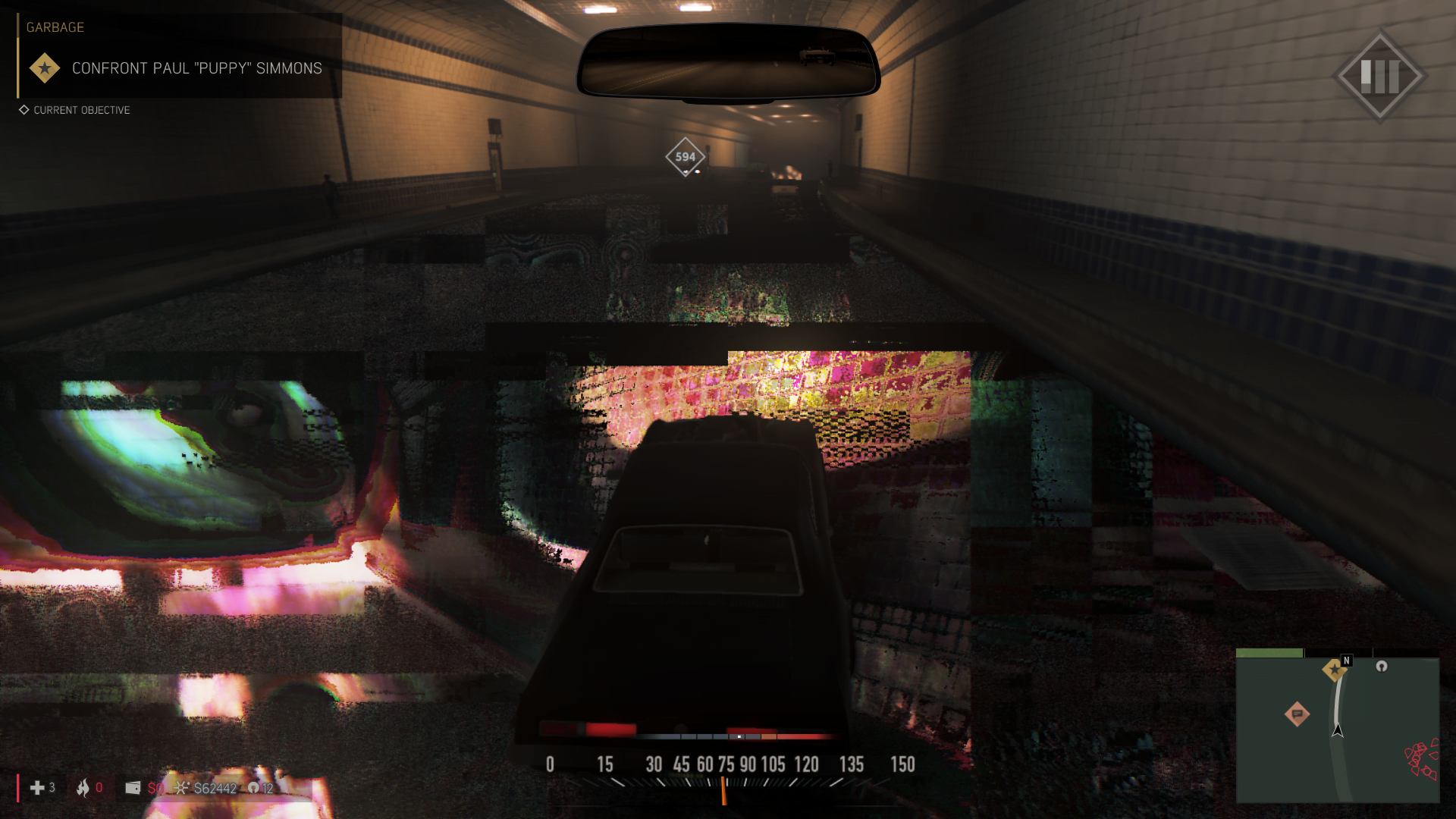This screenshot has height=819, width=1456.
Task: Select the orange speech-bubble marker on minimap
Action: (x=1297, y=714)
